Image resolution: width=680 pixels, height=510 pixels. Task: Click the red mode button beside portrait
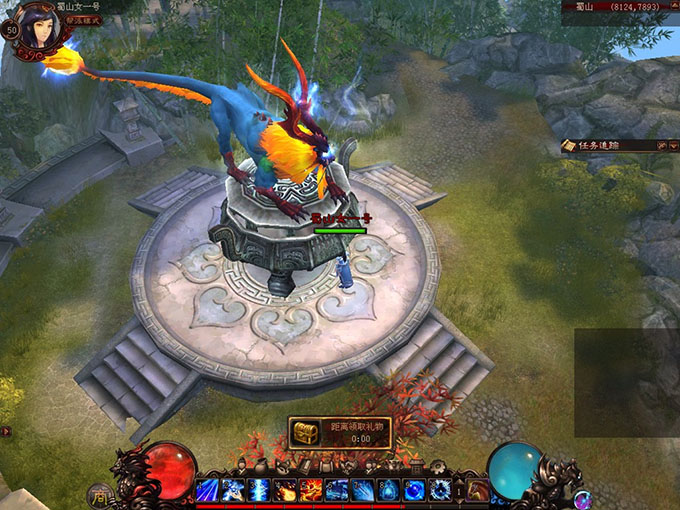coord(84,21)
